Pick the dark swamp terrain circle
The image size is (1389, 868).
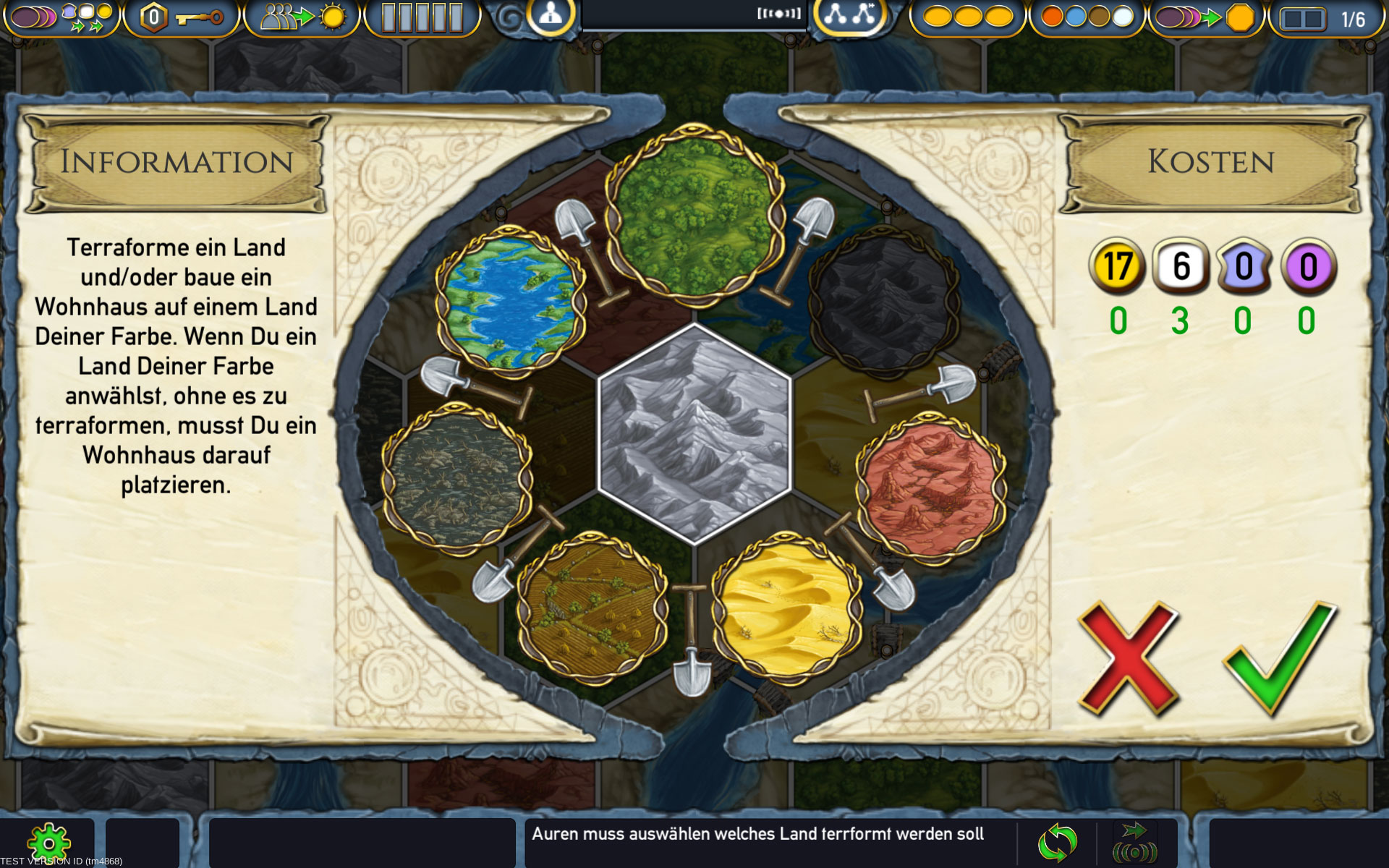[x=457, y=478]
